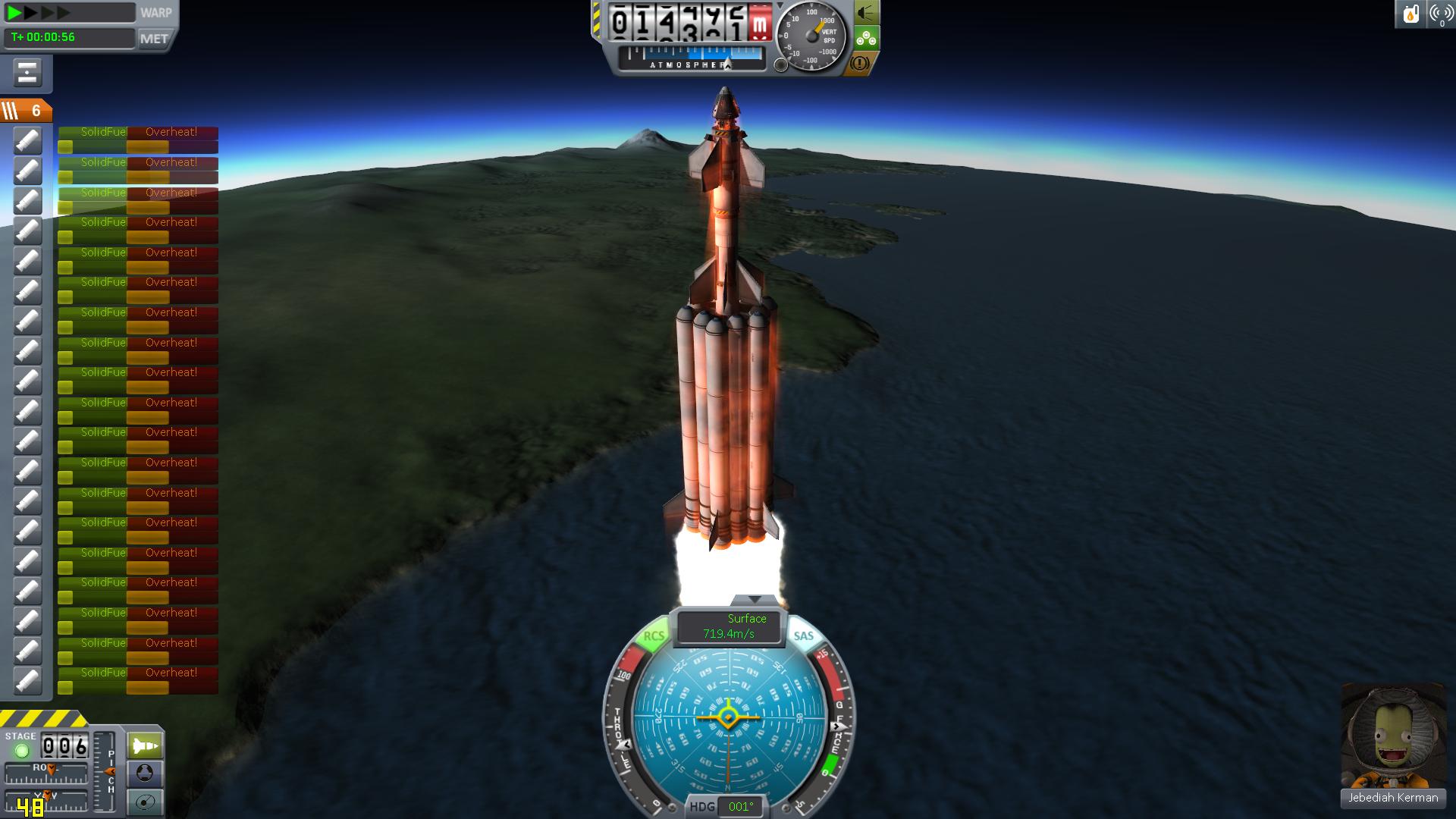
Task: Switch the MET clock display
Action: point(154,38)
